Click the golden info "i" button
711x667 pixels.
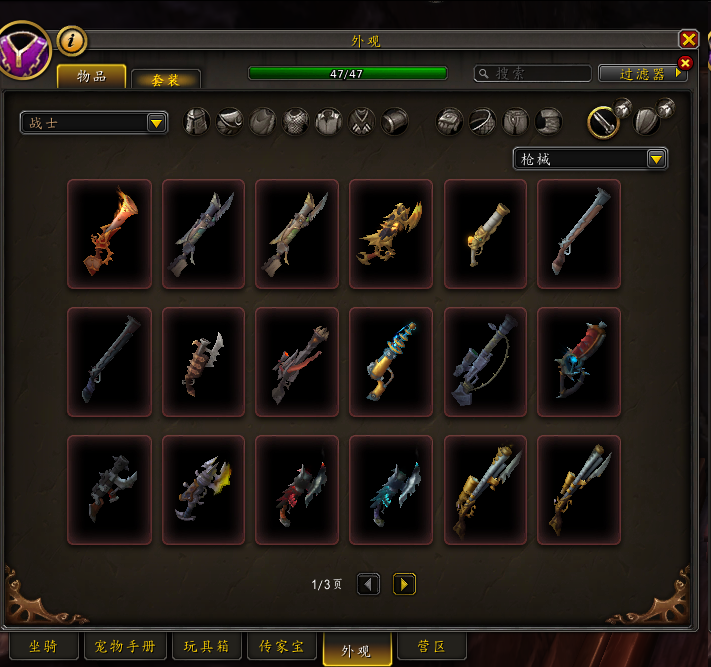73,40
